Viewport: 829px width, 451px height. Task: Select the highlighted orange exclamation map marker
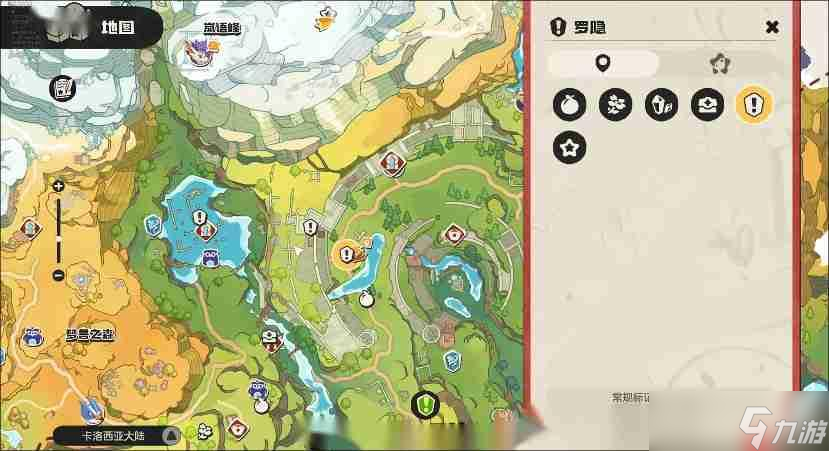[347, 255]
